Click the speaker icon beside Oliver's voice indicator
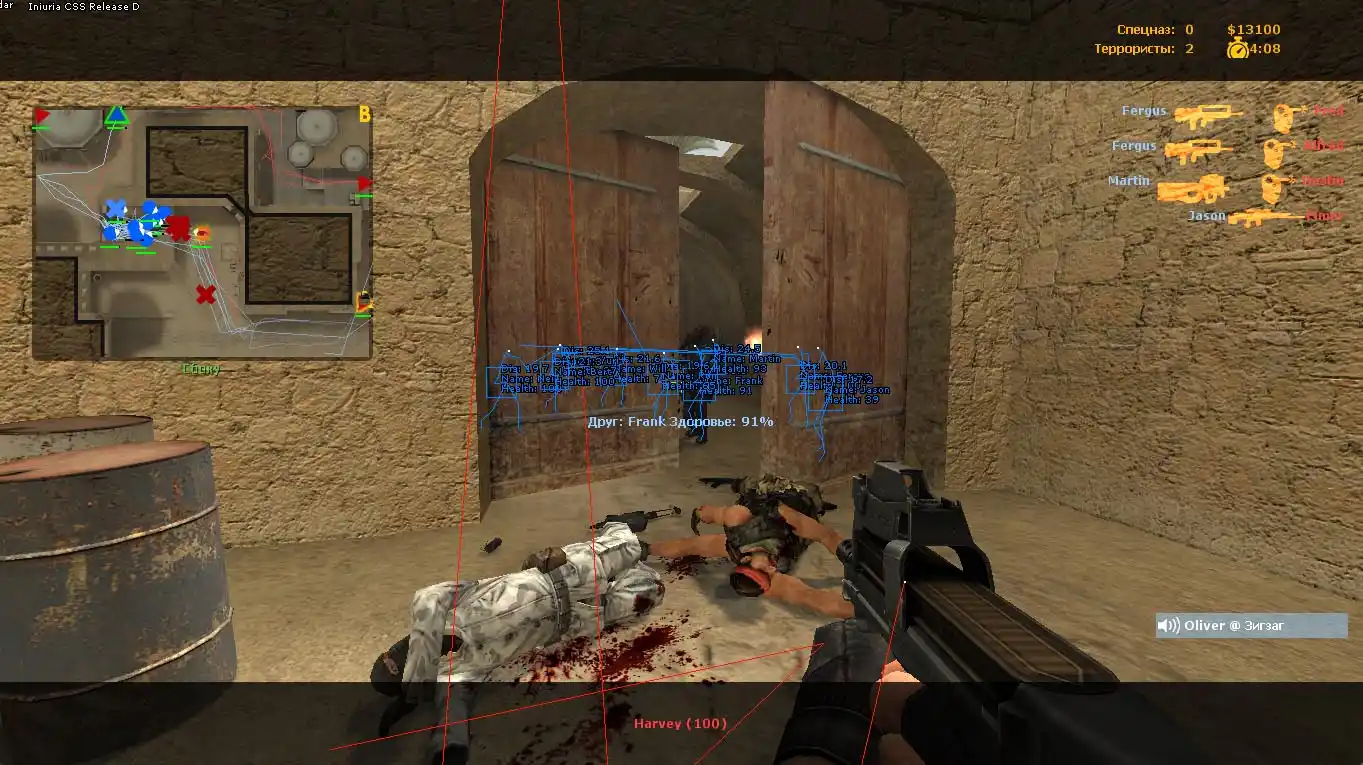This screenshot has height=765, width=1363. coord(1166,624)
